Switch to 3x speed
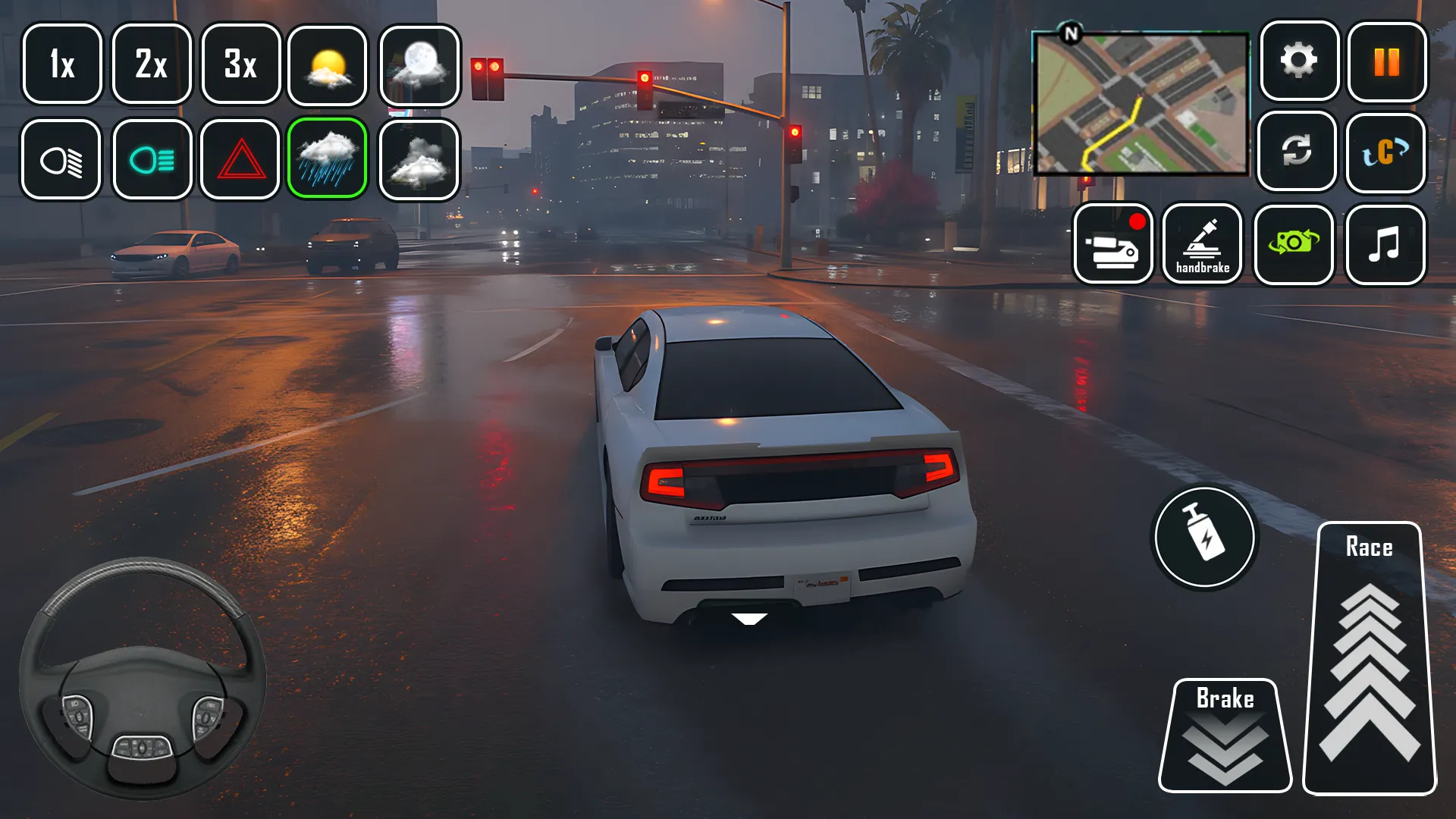This screenshot has height=819, width=1456. pyautogui.click(x=241, y=64)
